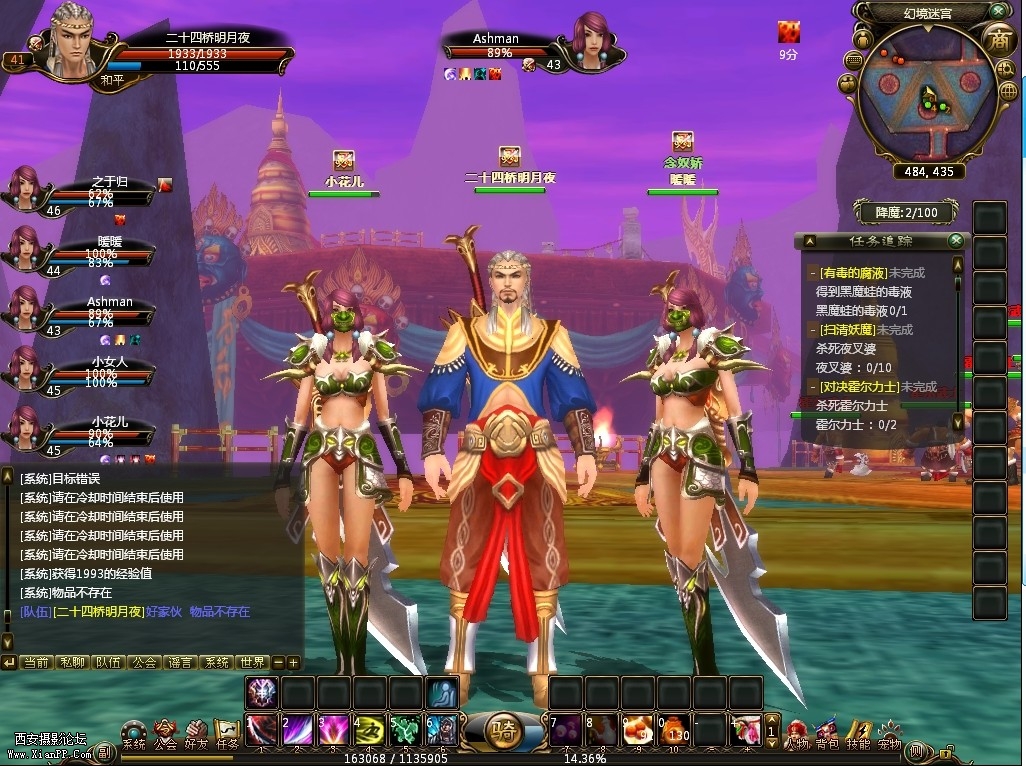Open the 好友 friends list
Image resolution: width=1026 pixels, height=766 pixels.
pyautogui.click(x=196, y=733)
